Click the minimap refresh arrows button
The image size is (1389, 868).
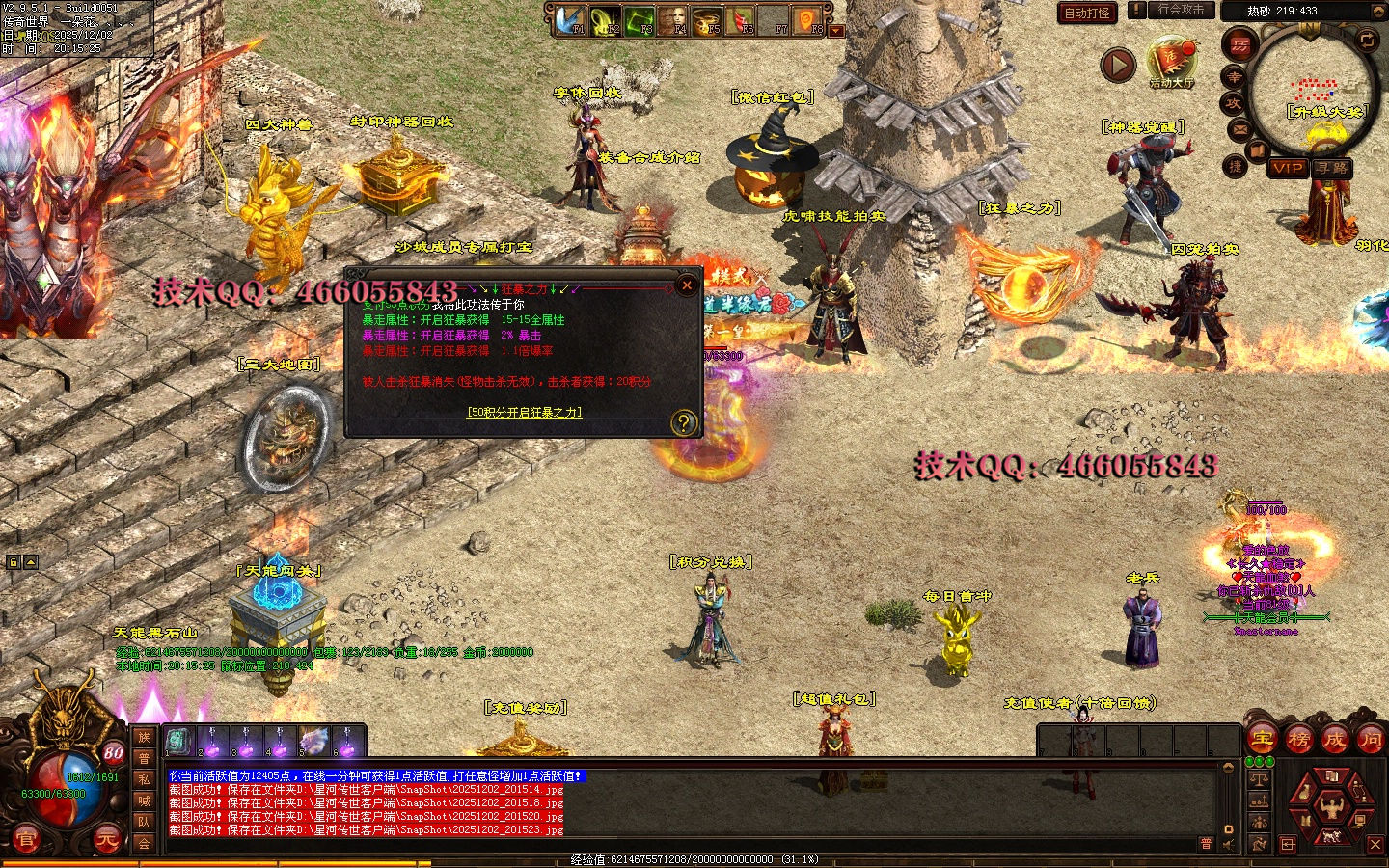click(x=1367, y=40)
